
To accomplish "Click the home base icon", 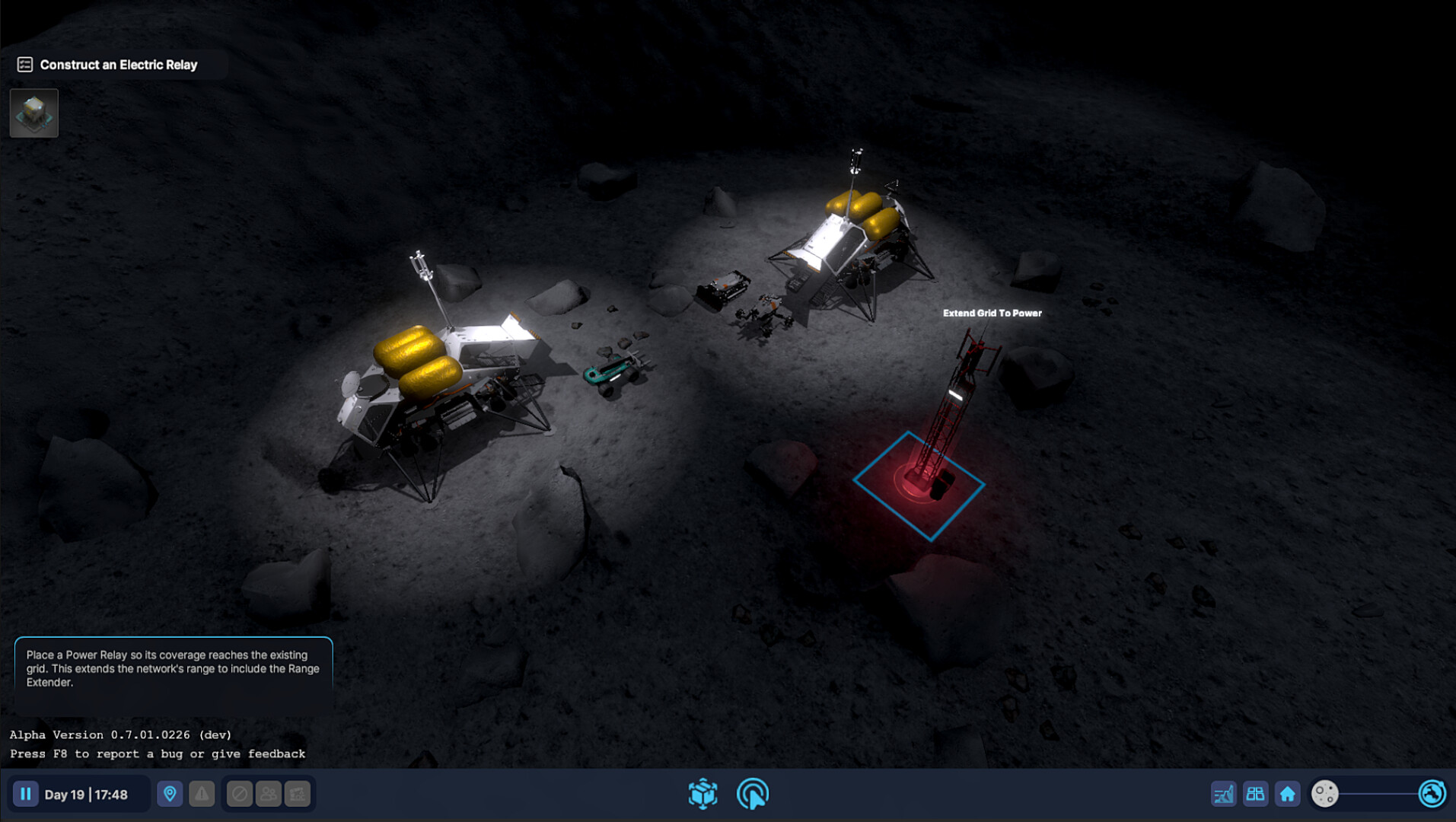I will [x=1288, y=794].
